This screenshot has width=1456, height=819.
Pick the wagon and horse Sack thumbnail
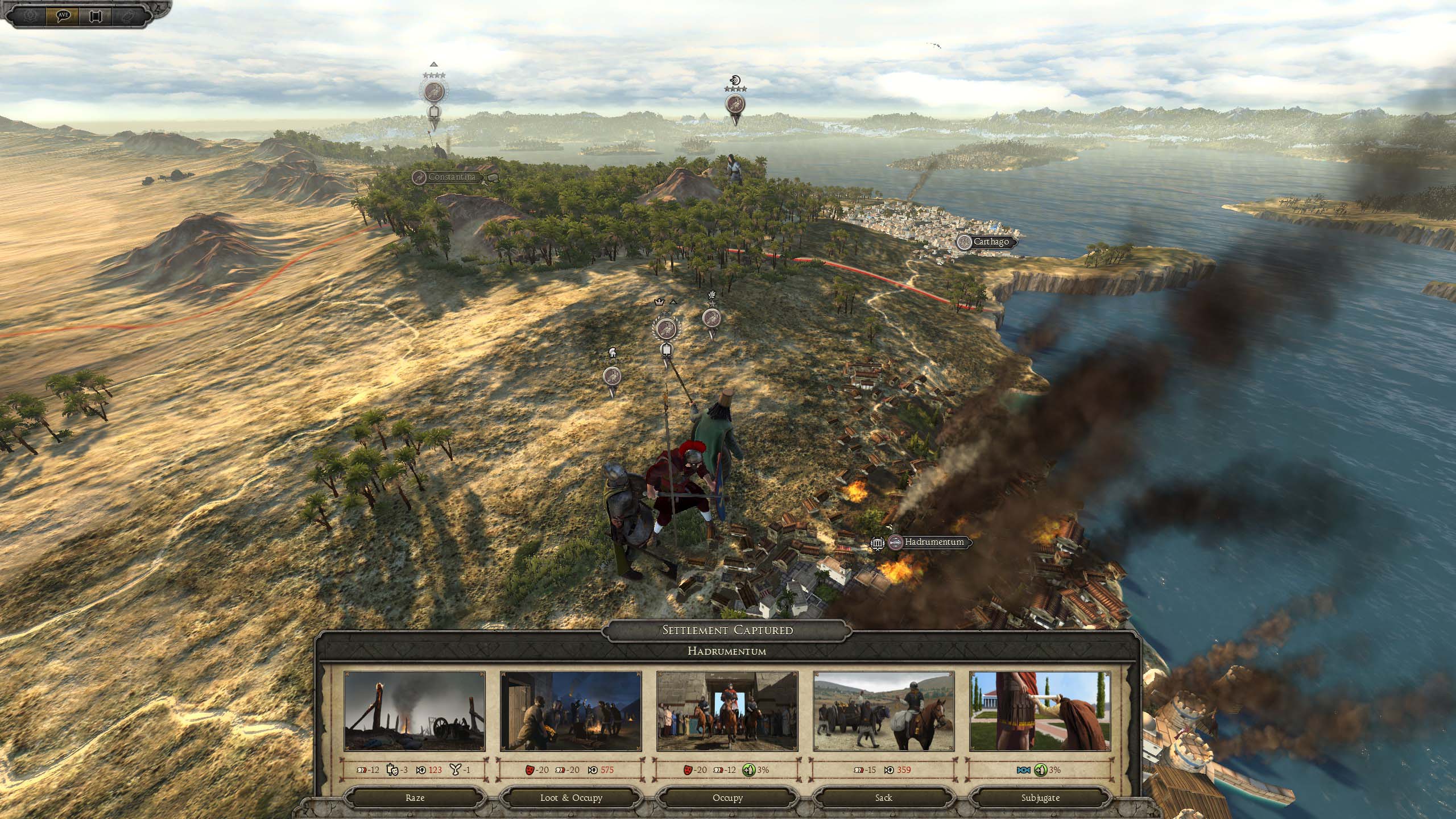(884, 712)
